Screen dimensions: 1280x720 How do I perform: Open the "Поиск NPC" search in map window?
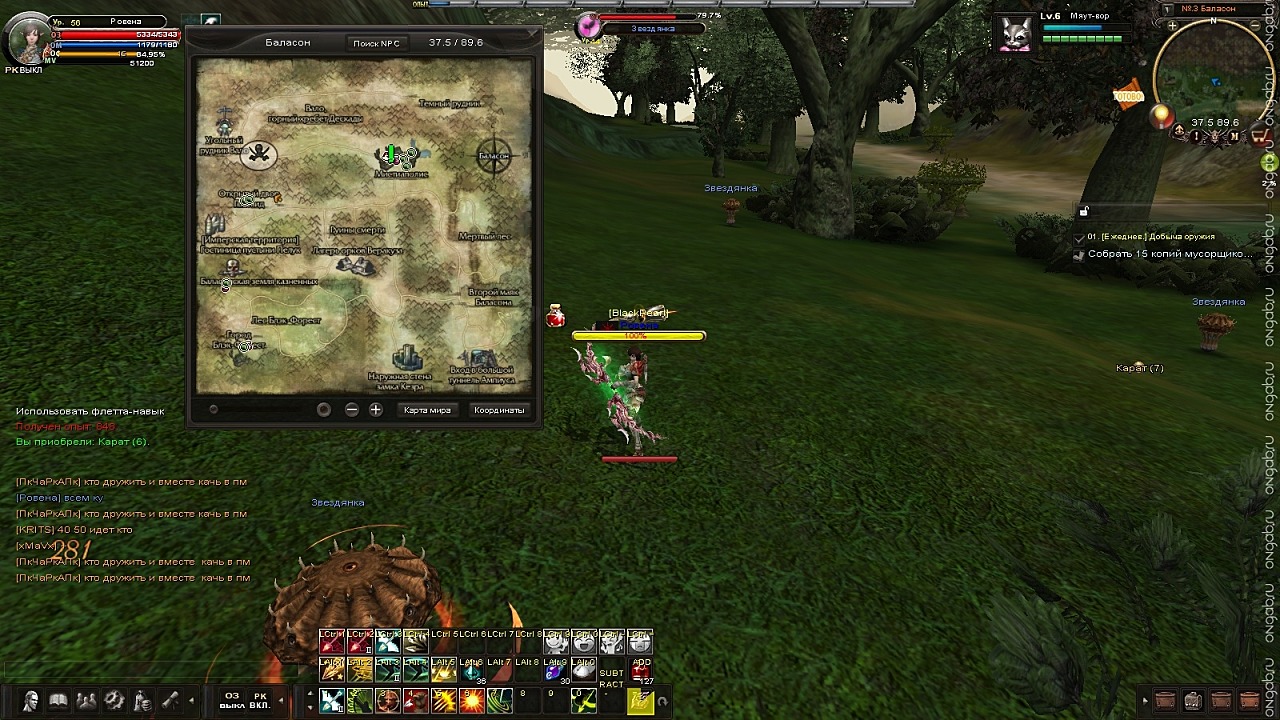(x=376, y=43)
